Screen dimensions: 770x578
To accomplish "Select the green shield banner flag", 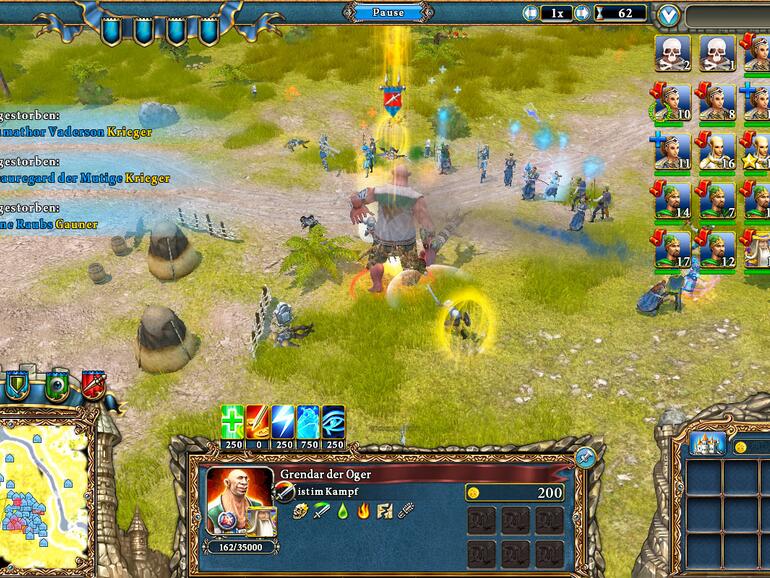I will coord(18,384).
